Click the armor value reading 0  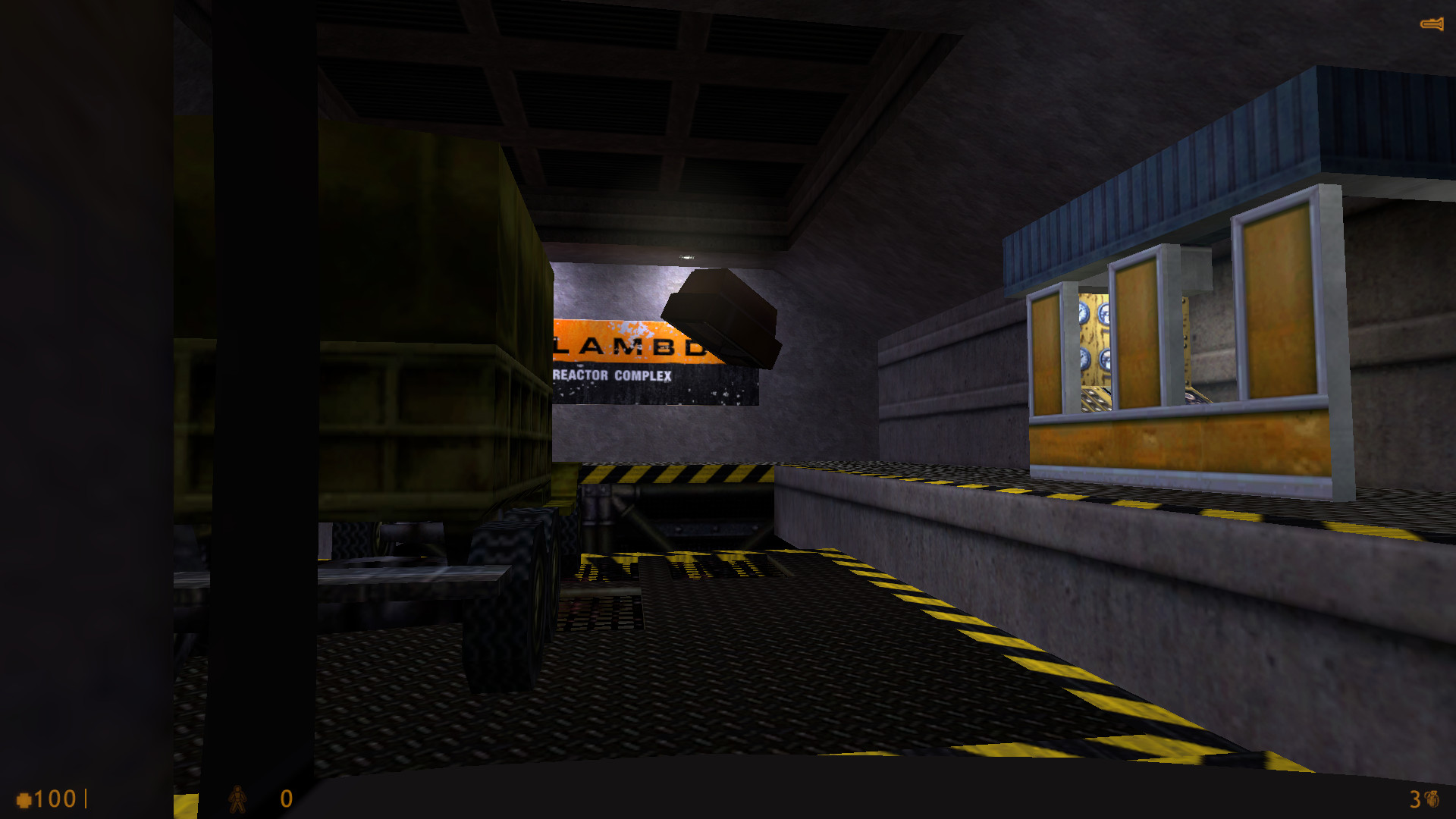point(285,799)
